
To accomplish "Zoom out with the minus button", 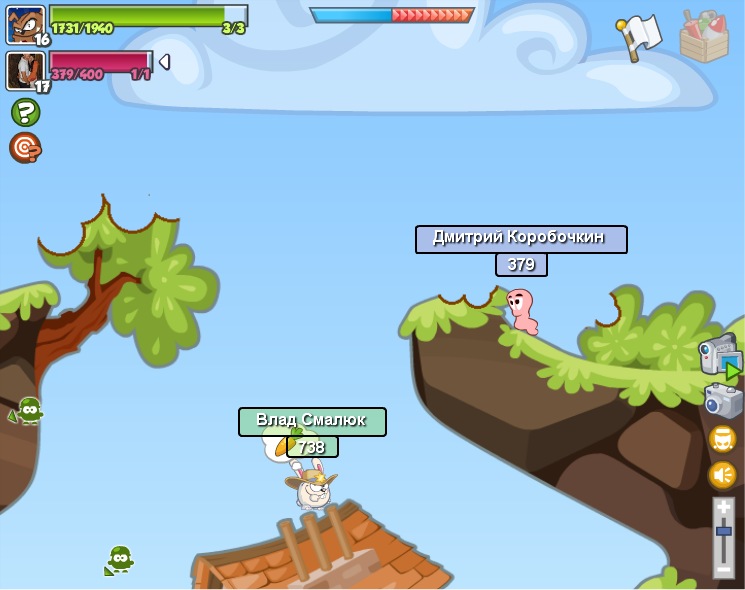I will click(x=723, y=569).
